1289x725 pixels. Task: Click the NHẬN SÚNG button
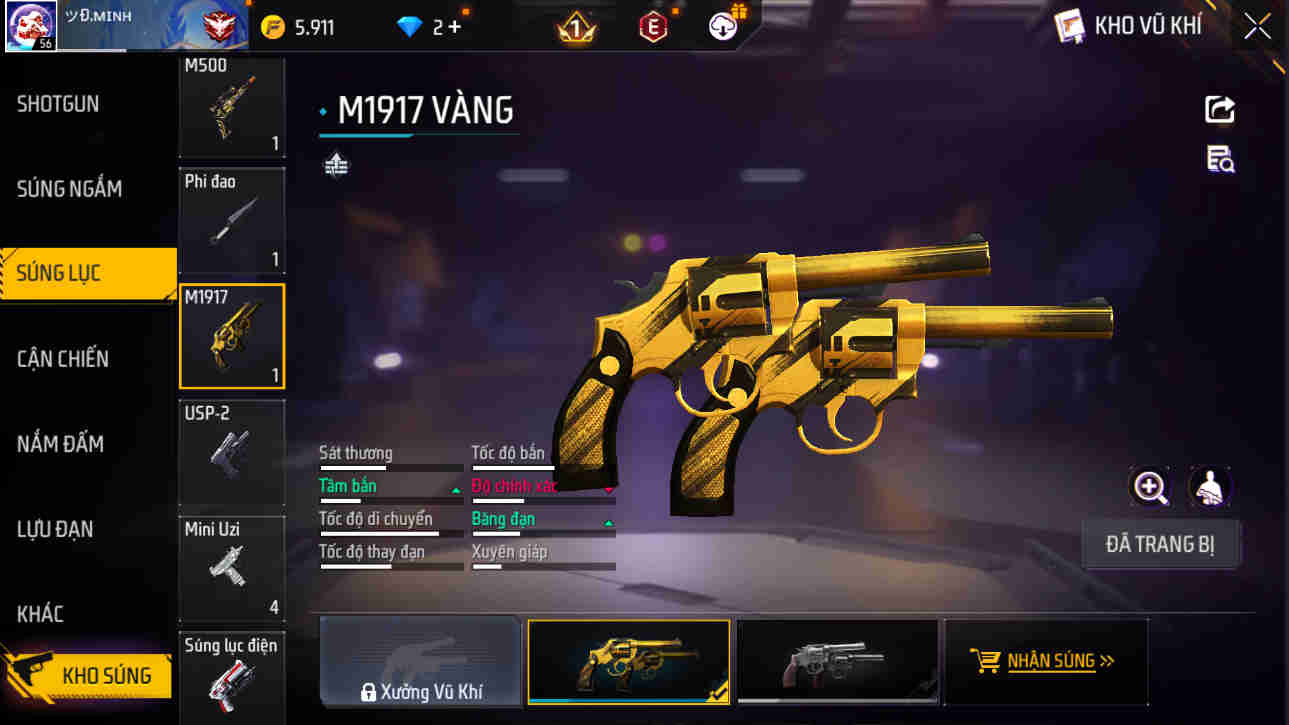point(1046,661)
